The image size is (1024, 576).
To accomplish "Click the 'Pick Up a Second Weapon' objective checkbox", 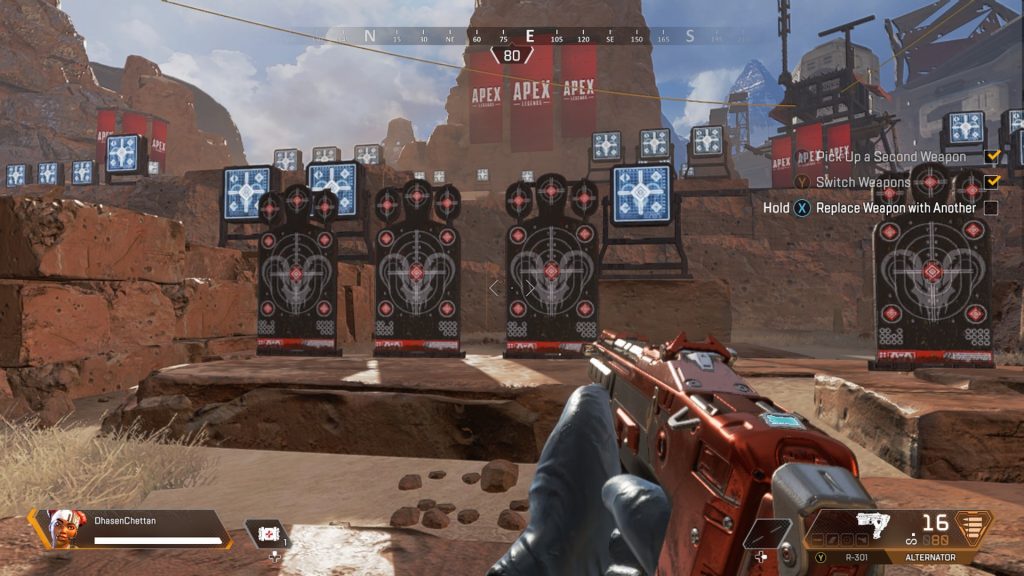I will coord(991,157).
